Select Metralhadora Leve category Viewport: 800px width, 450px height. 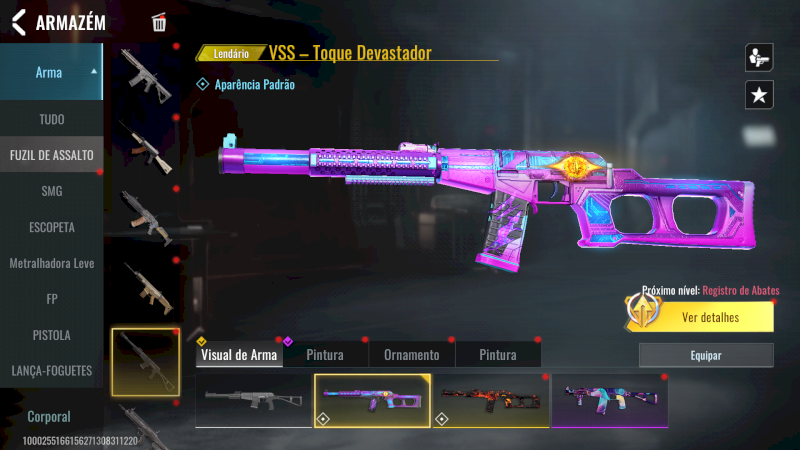coord(51,263)
